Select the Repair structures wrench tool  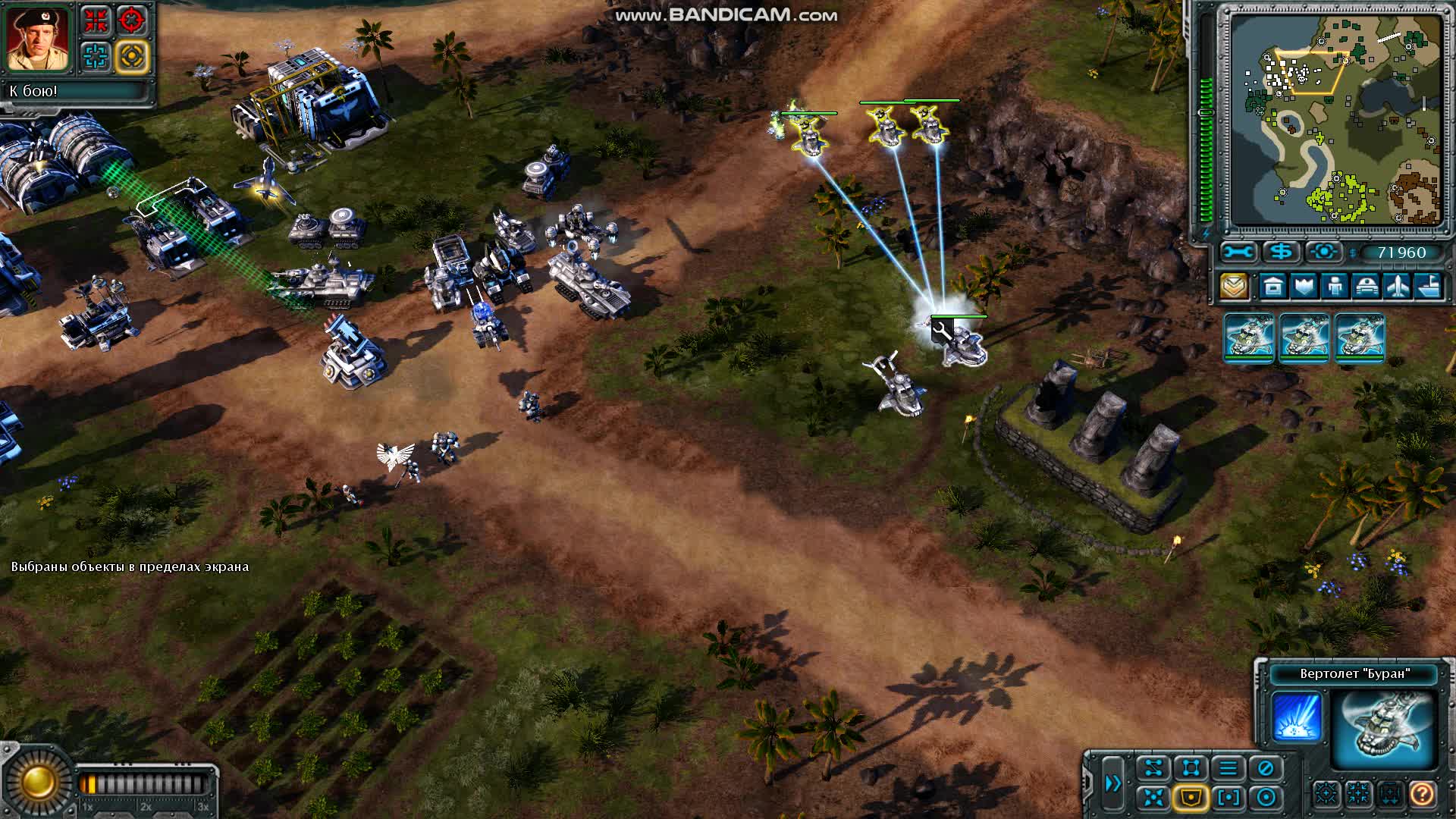tap(1238, 253)
